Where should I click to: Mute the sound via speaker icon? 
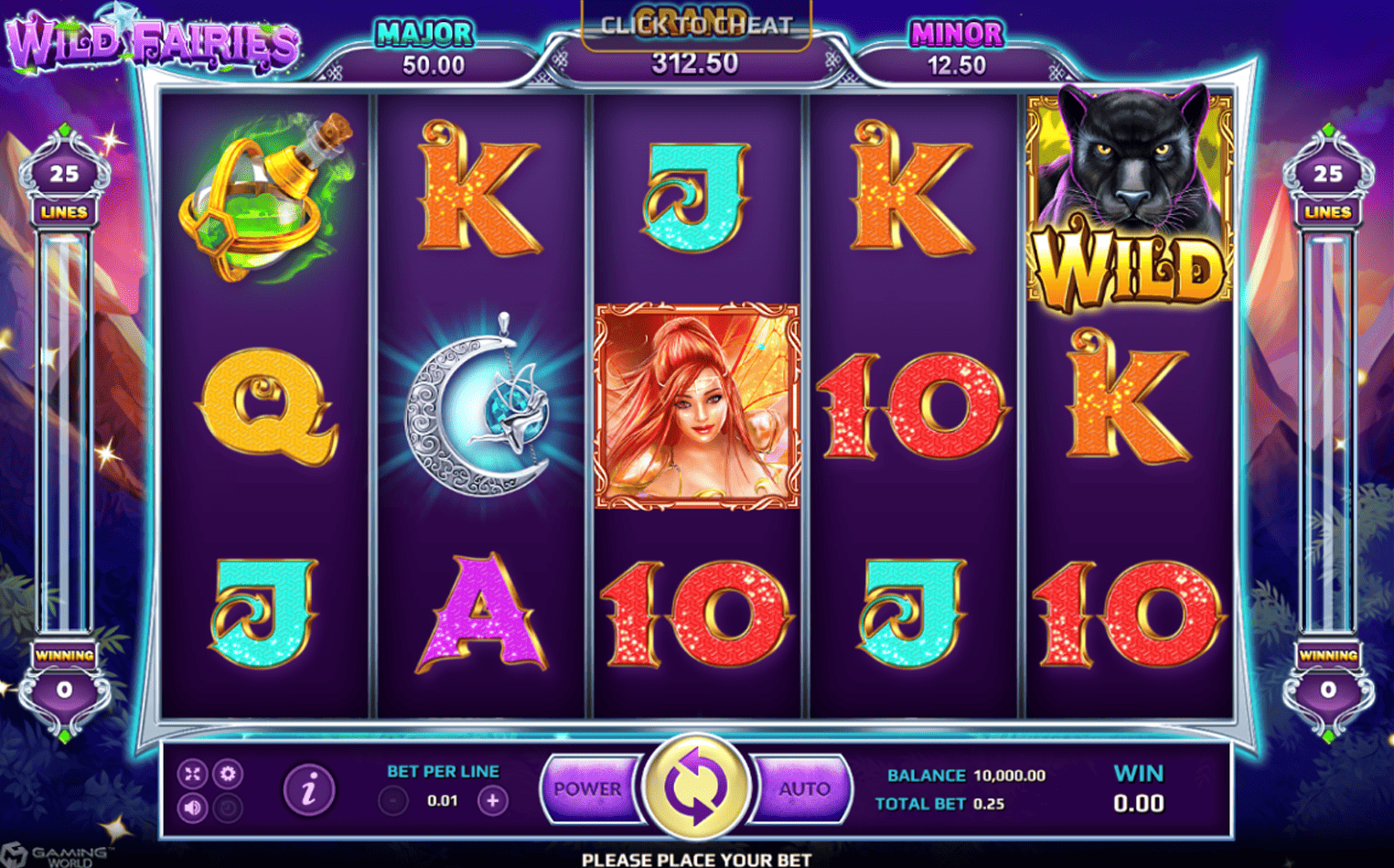pos(192,808)
